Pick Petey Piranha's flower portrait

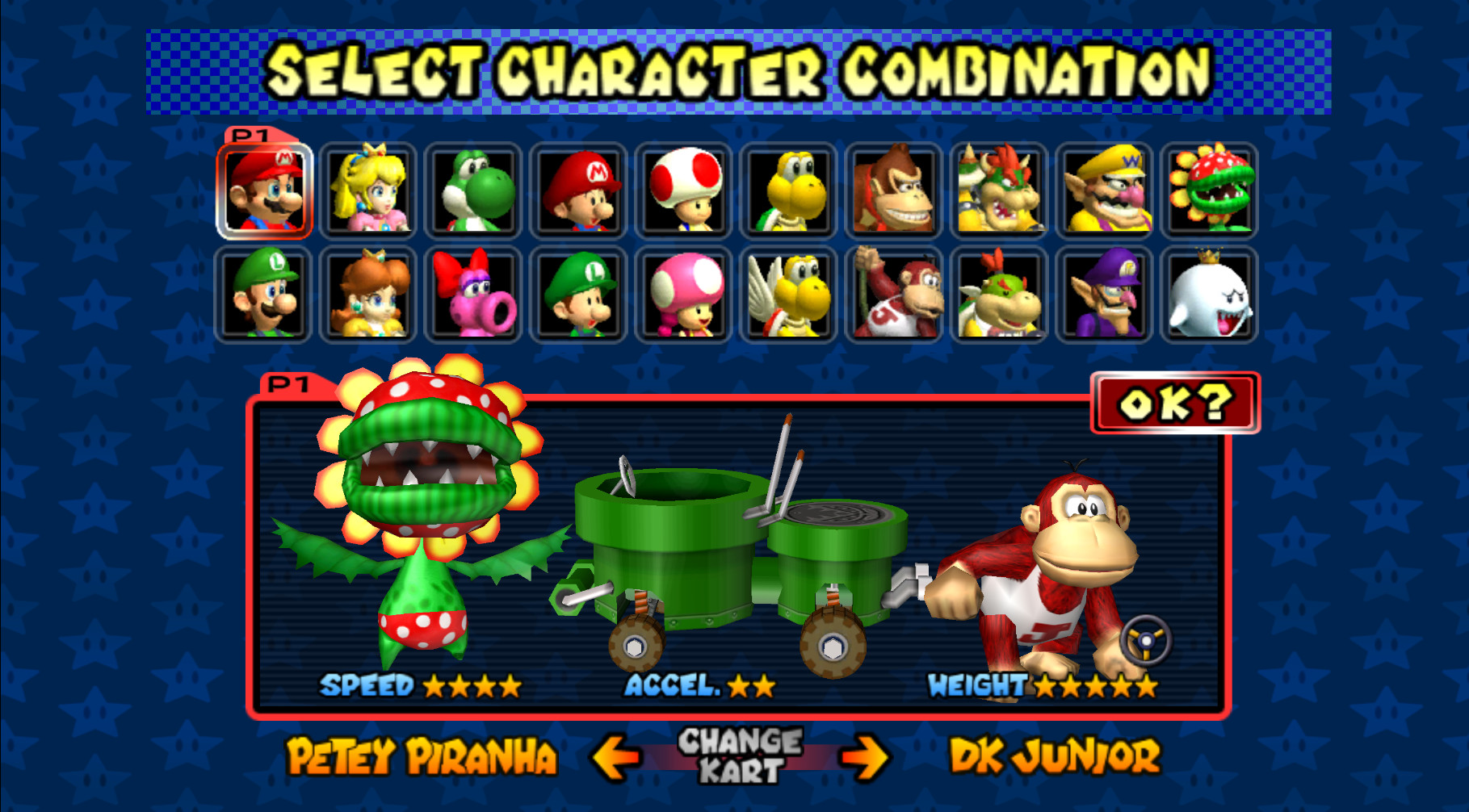(x=1208, y=189)
